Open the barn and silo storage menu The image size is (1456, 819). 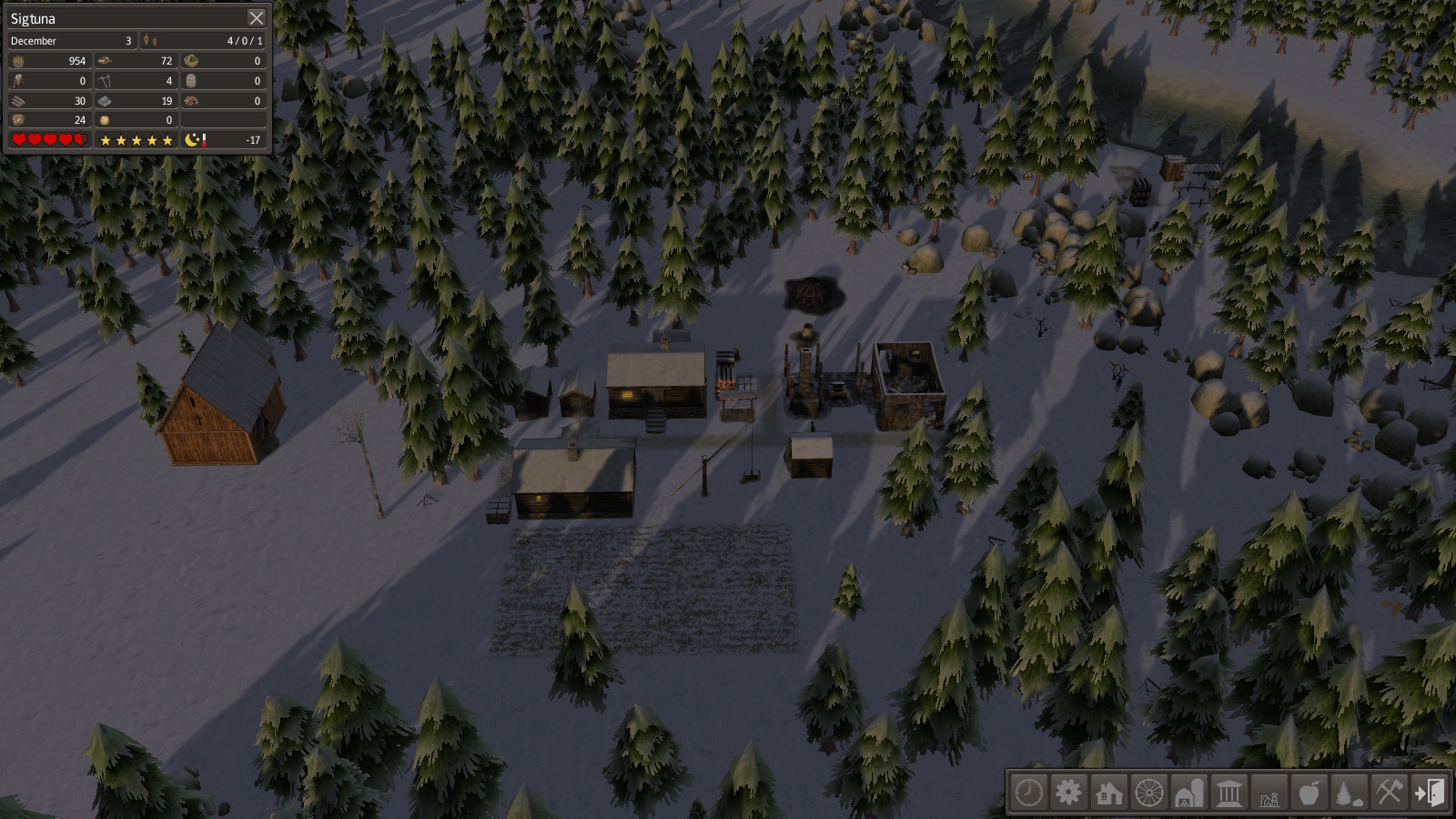1188,793
